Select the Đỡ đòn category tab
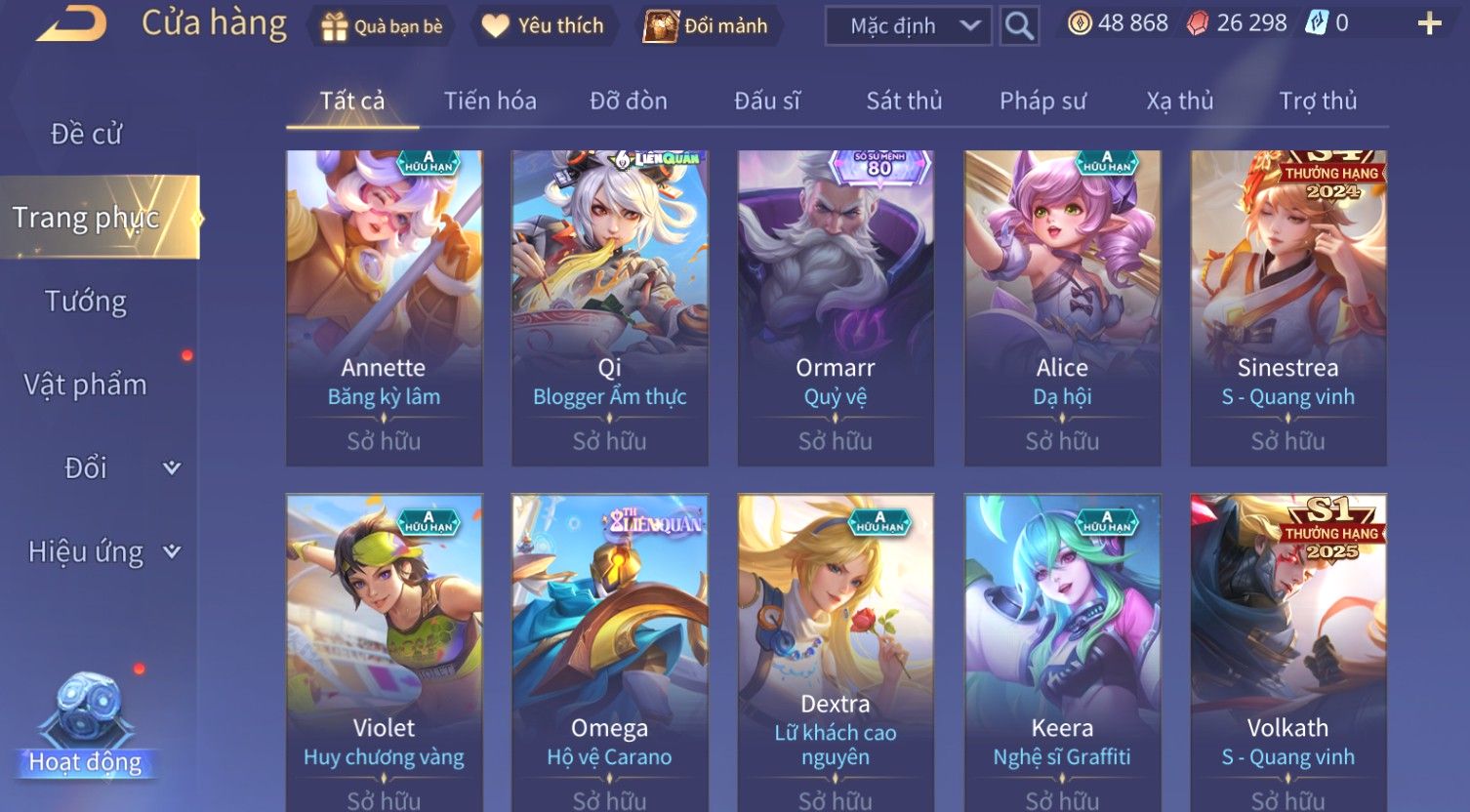Image resolution: width=1470 pixels, height=812 pixels. (629, 101)
